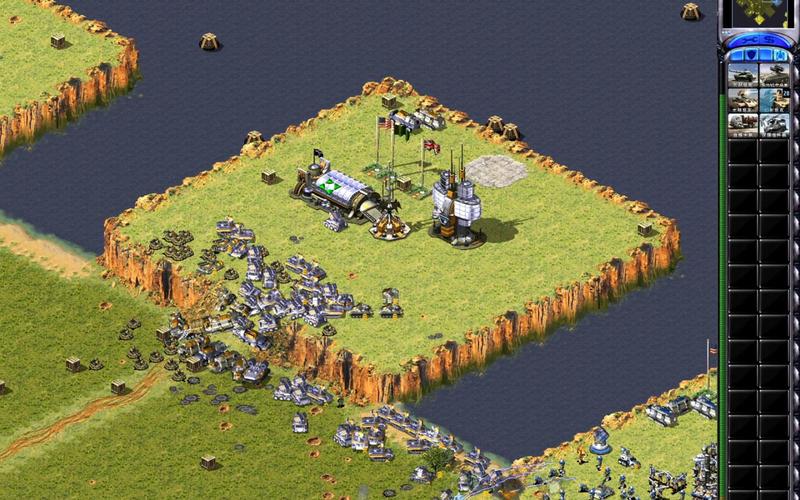Image resolution: width=800 pixels, height=500 pixels.
Task: Activate the dollar-sign sell button
Action: tap(773, 39)
